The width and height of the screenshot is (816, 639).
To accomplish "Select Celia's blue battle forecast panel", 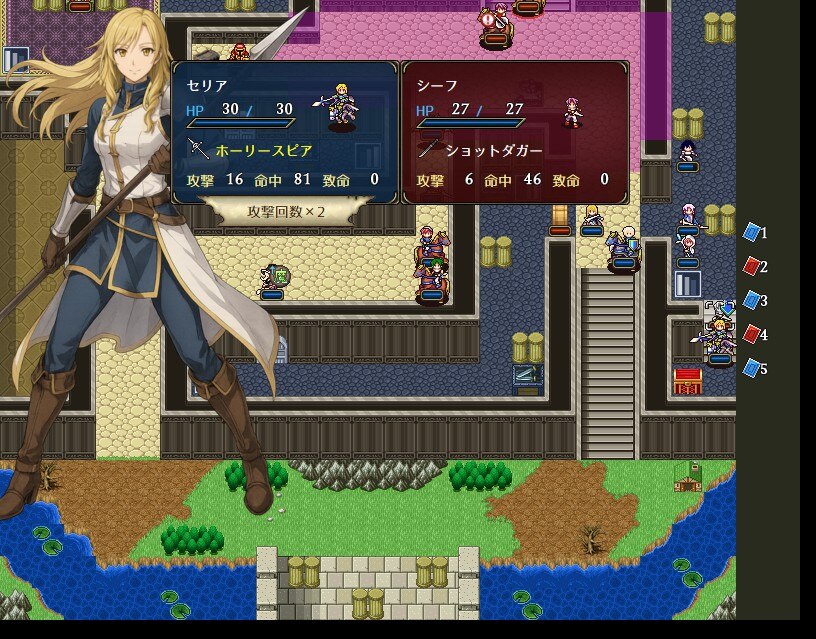I will [285, 132].
